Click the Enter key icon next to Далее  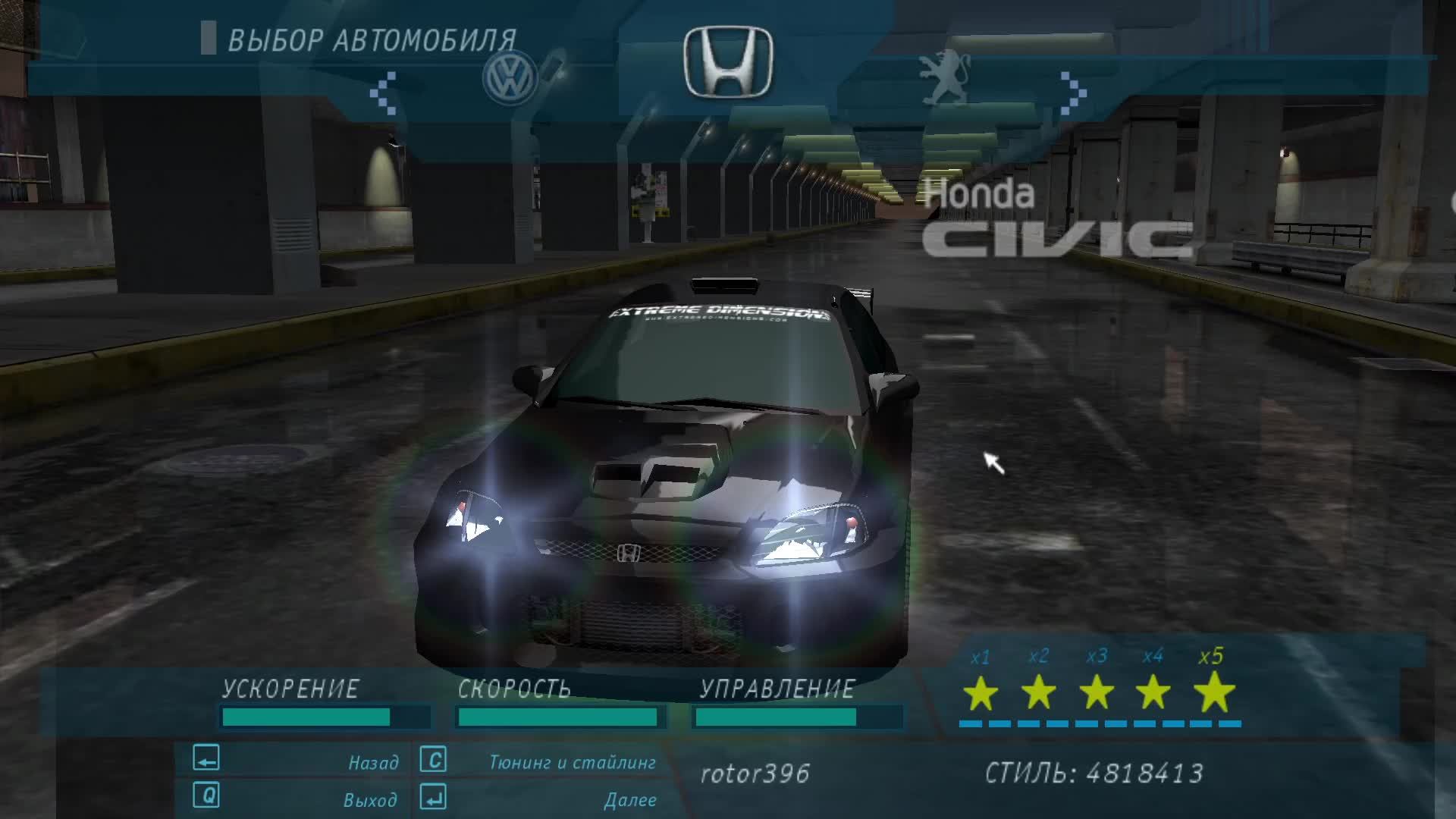tap(432, 799)
